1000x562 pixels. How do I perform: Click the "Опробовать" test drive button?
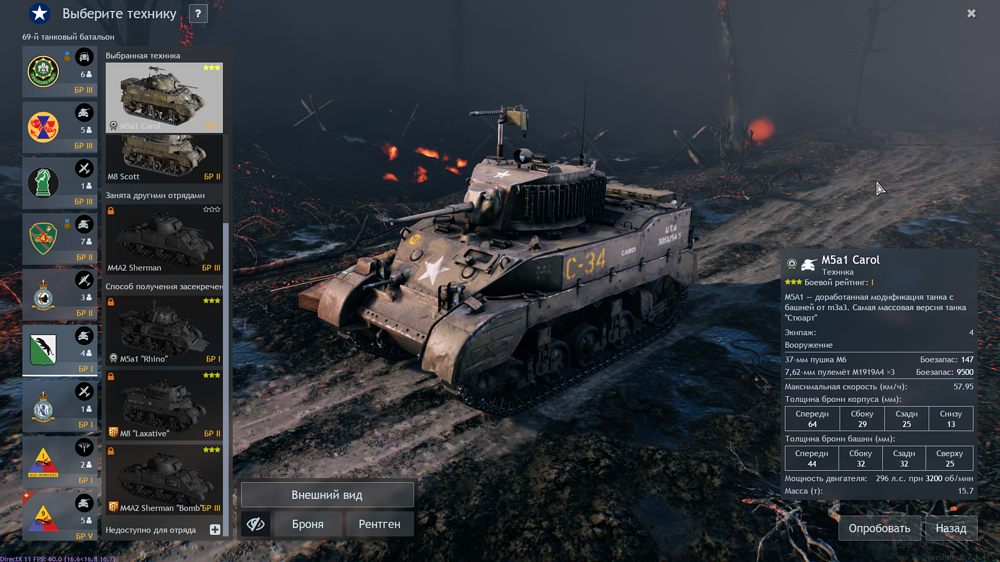(879, 528)
